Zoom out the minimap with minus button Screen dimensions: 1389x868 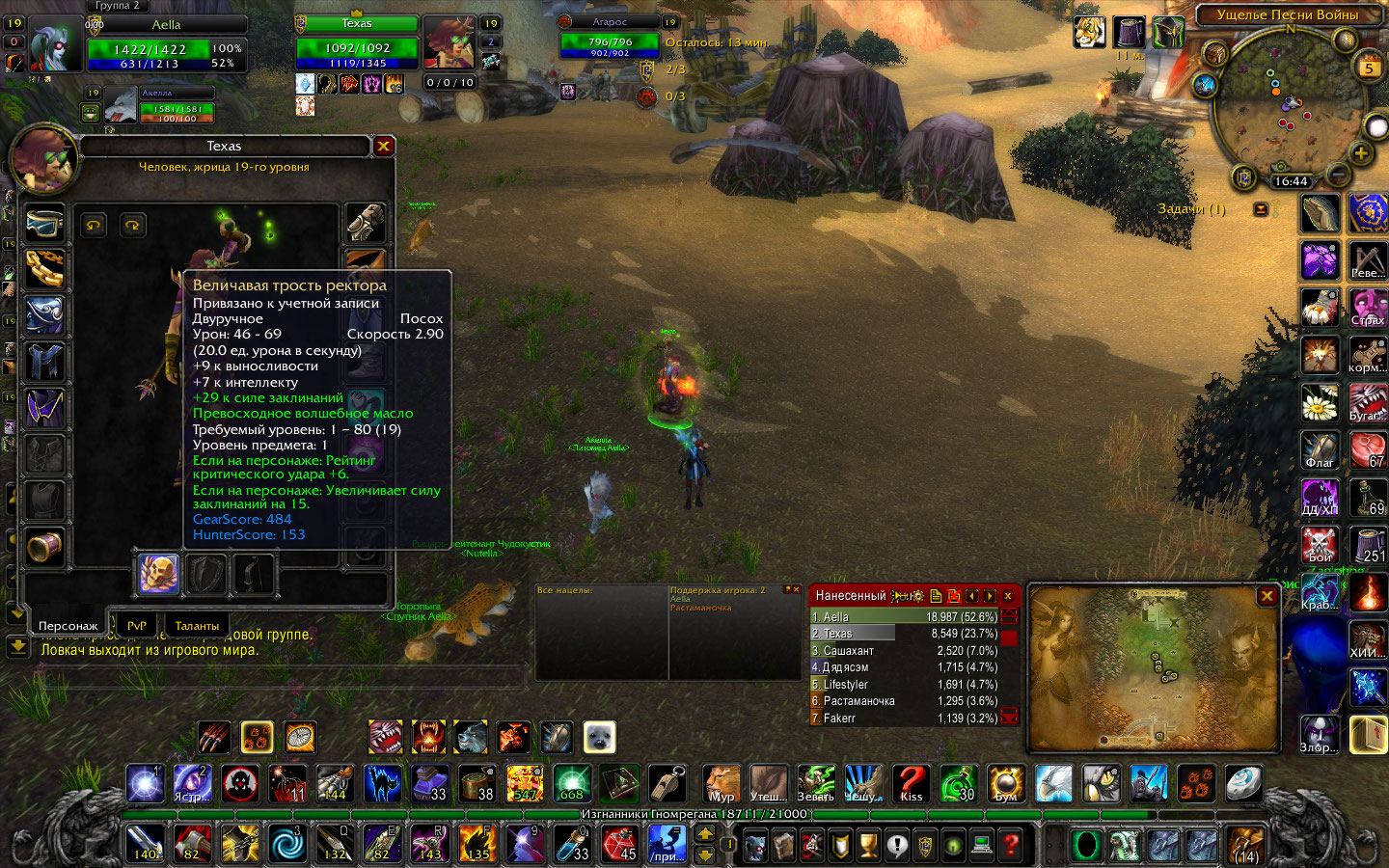point(1338,175)
